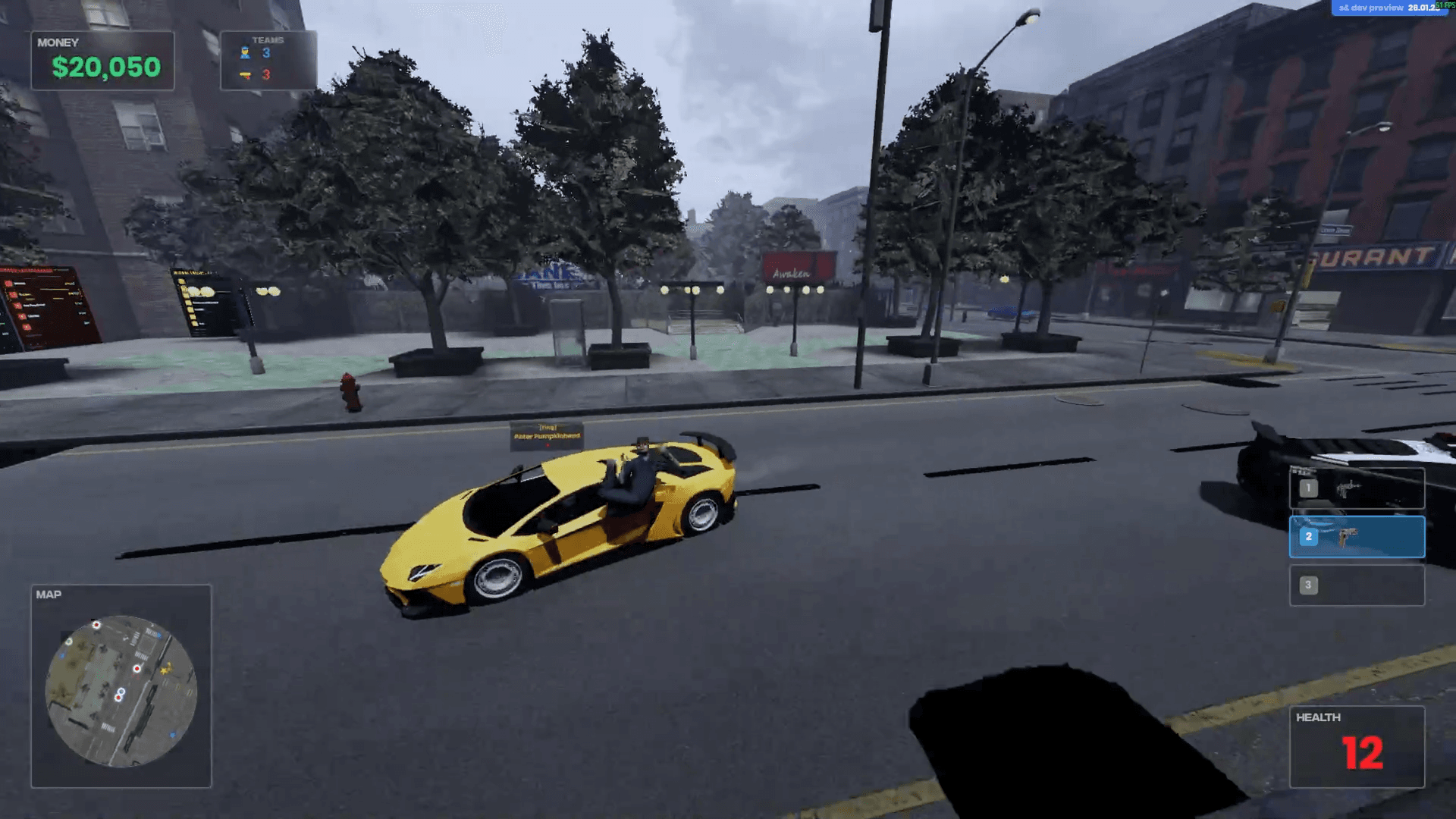Click the criminal gun icon in Teams panel

(245, 74)
